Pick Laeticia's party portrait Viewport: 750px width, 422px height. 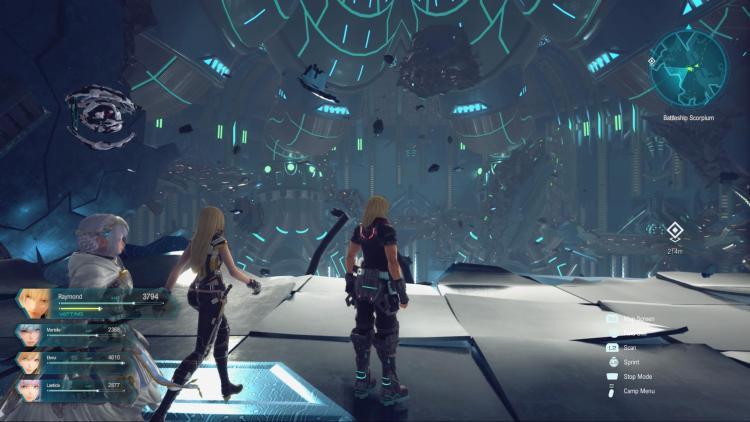[29, 389]
